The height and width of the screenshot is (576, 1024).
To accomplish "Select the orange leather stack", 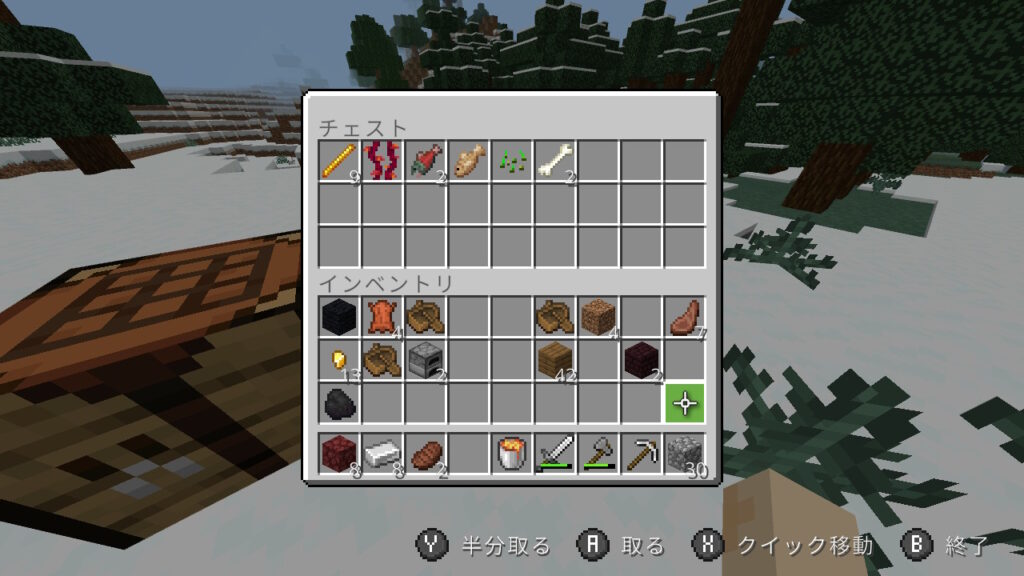I will click(383, 317).
